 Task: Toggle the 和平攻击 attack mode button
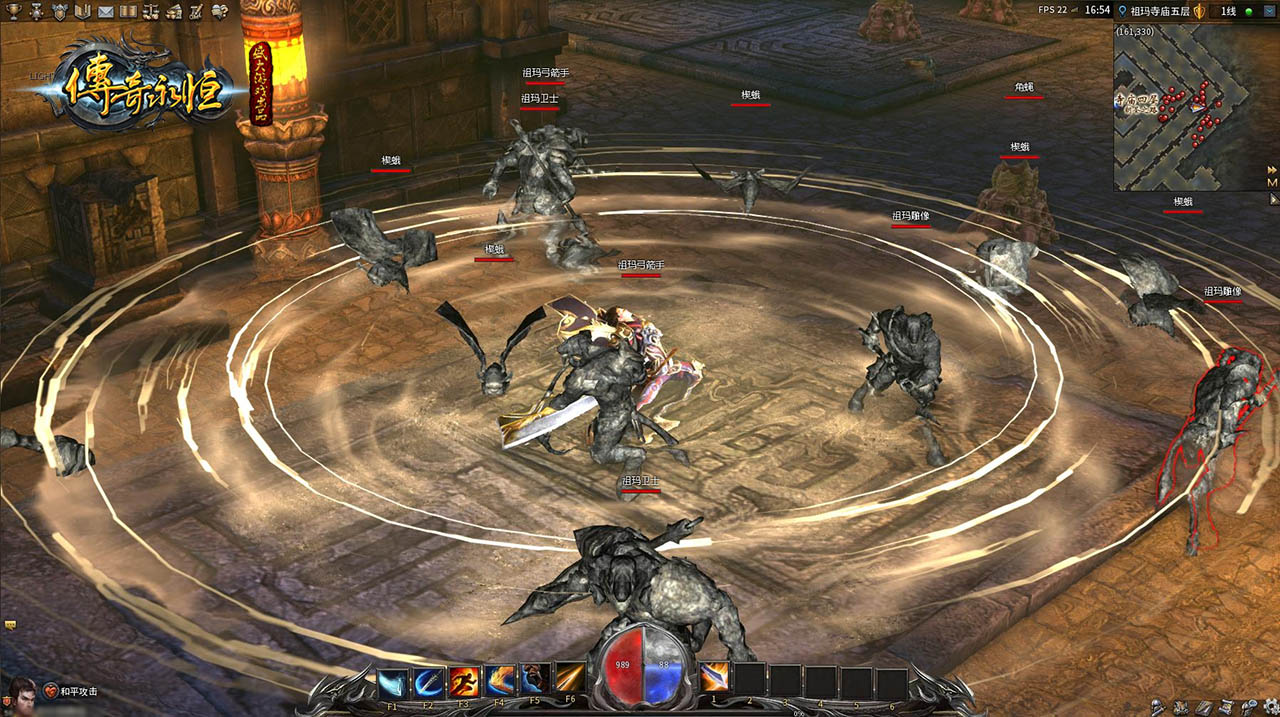[78, 692]
